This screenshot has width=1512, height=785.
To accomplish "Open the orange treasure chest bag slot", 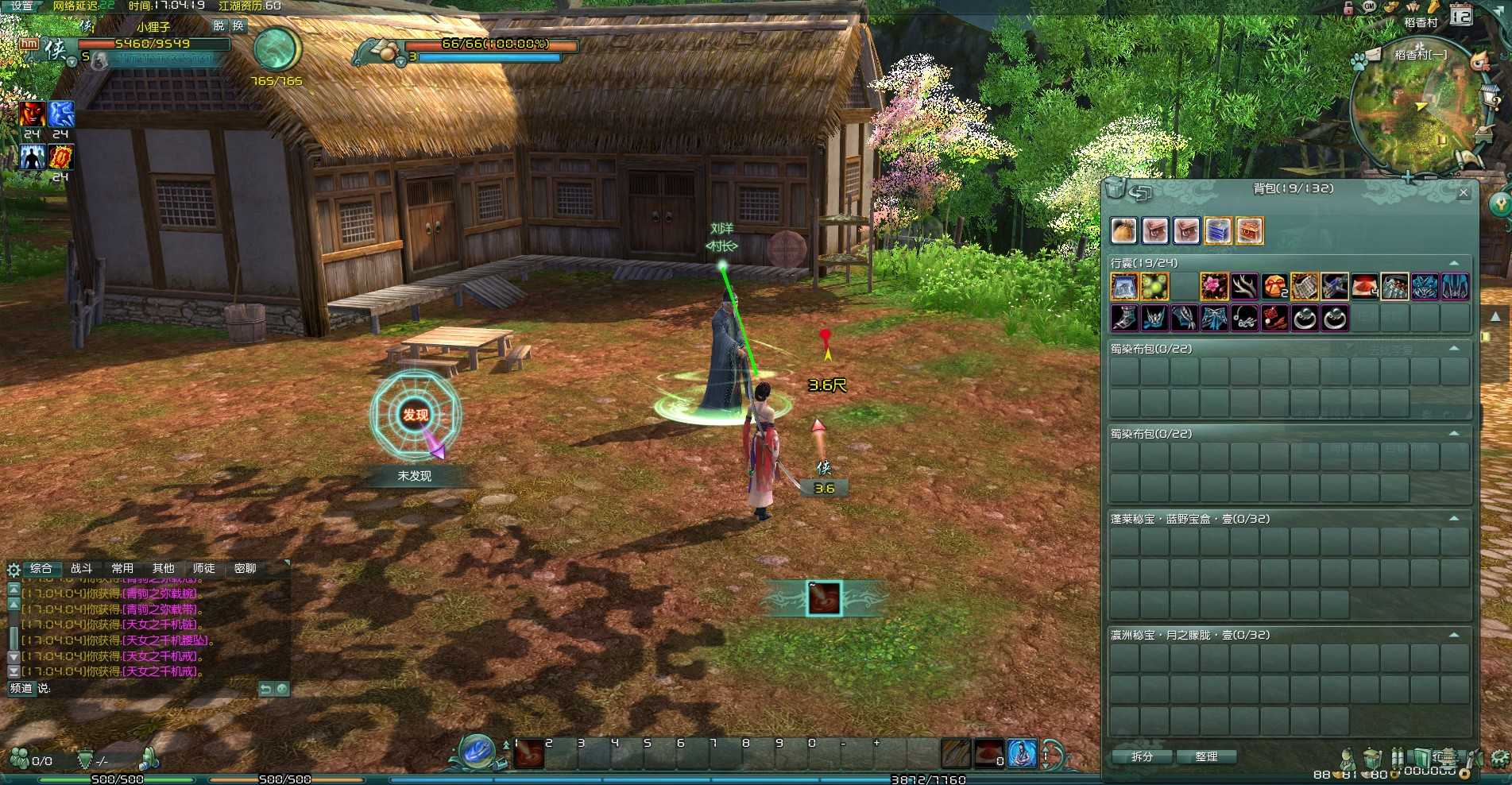I will pyautogui.click(x=1249, y=231).
